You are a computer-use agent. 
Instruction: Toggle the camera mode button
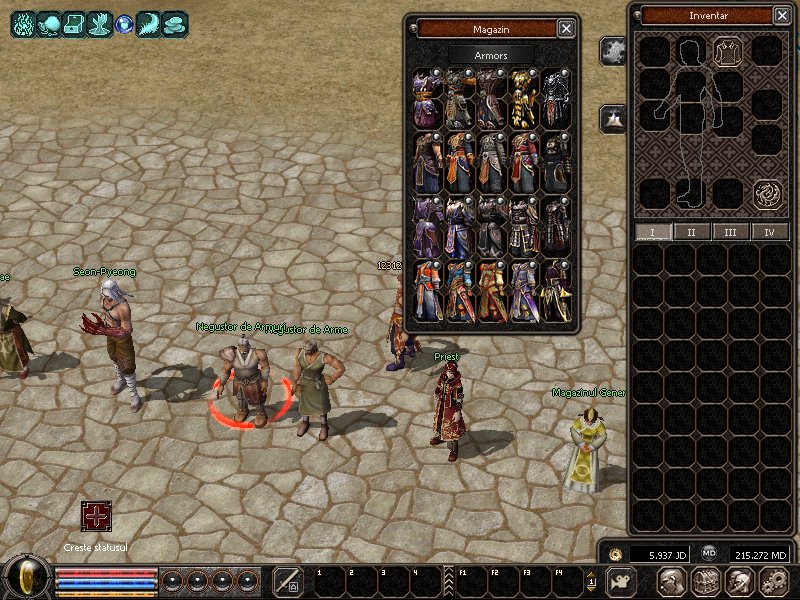(x=622, y=581)
